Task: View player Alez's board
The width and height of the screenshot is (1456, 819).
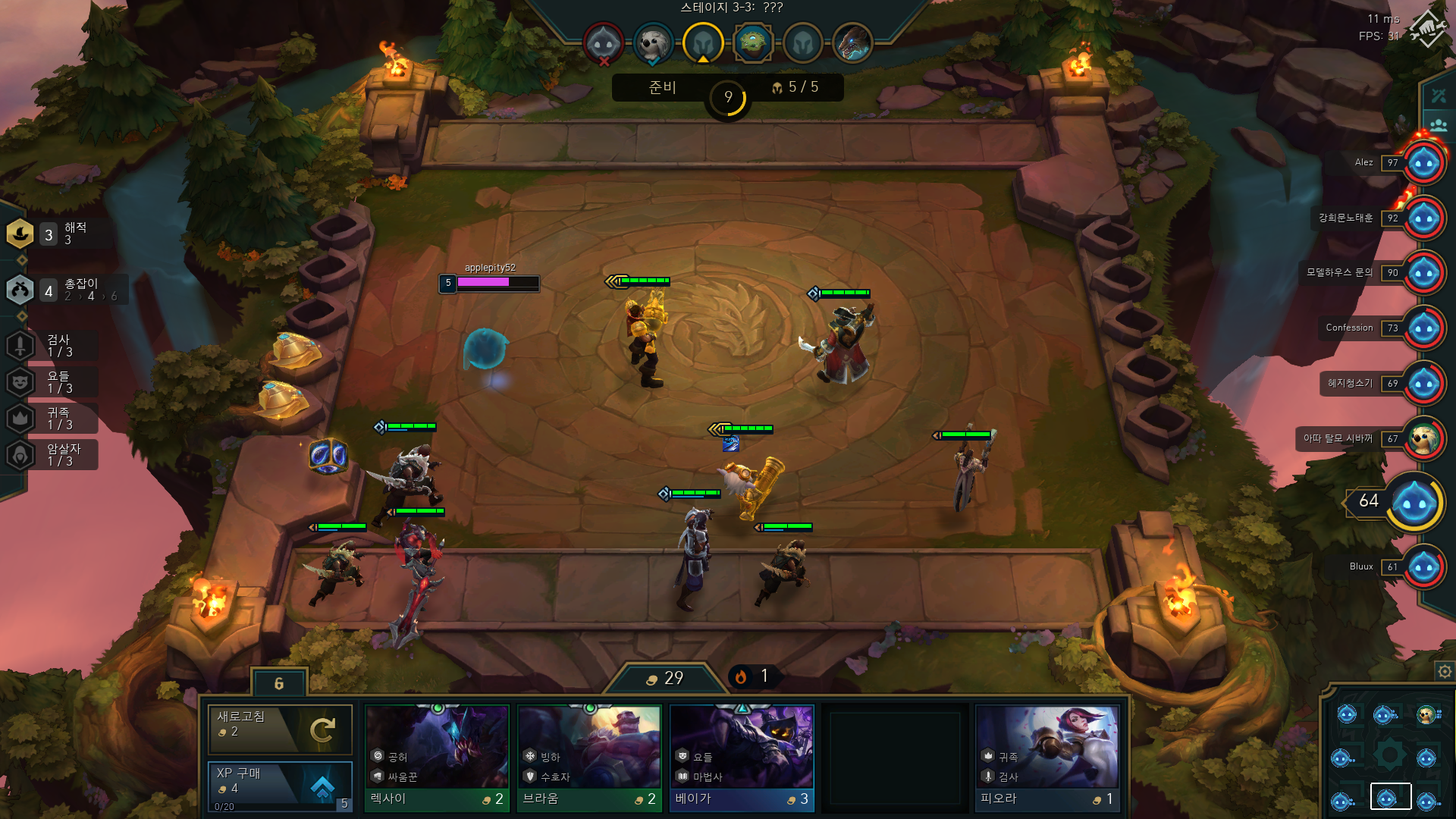Action: [x=1423, y=162]
